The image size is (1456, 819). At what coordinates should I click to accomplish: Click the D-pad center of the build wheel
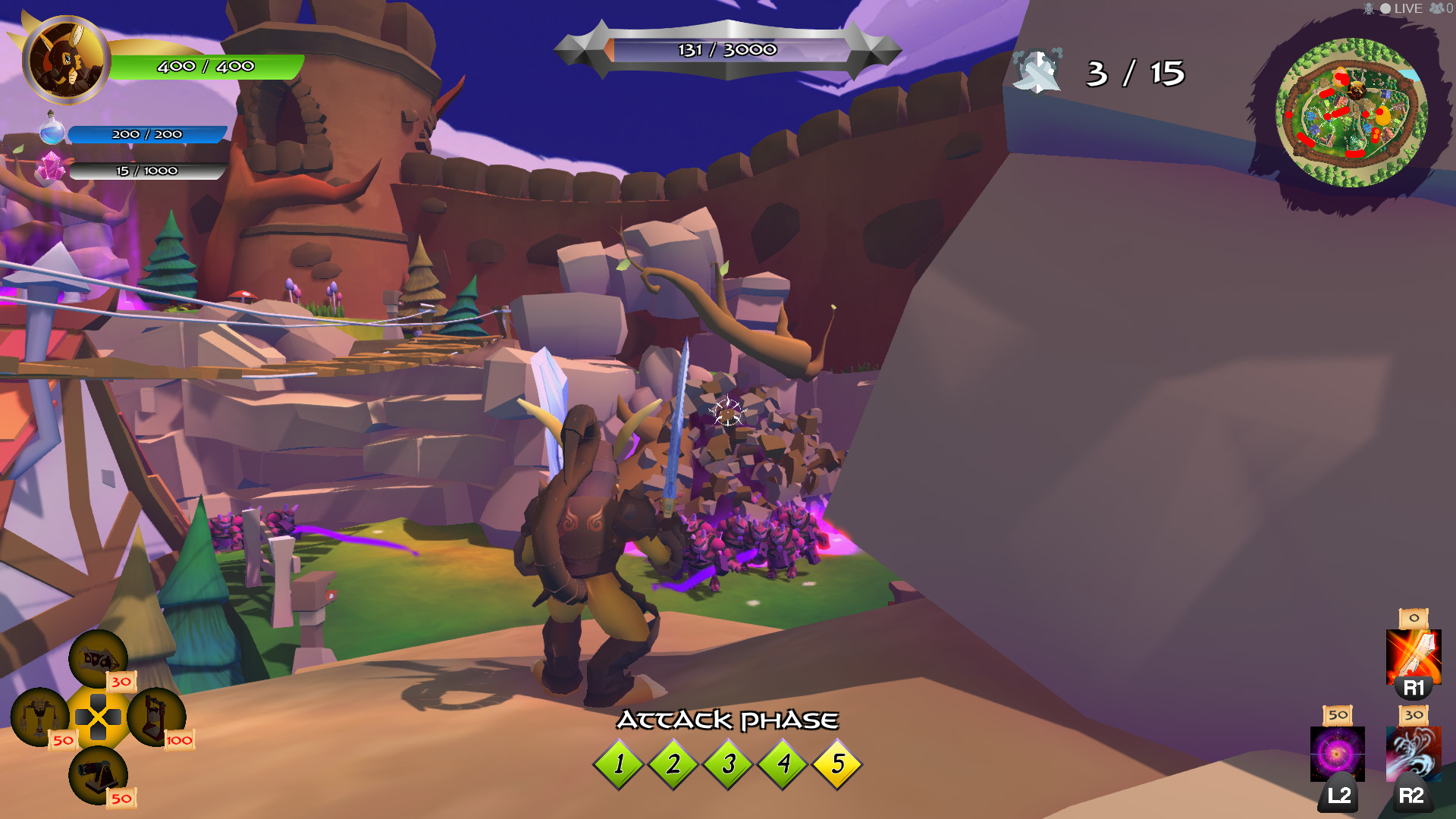click(99, 716)
